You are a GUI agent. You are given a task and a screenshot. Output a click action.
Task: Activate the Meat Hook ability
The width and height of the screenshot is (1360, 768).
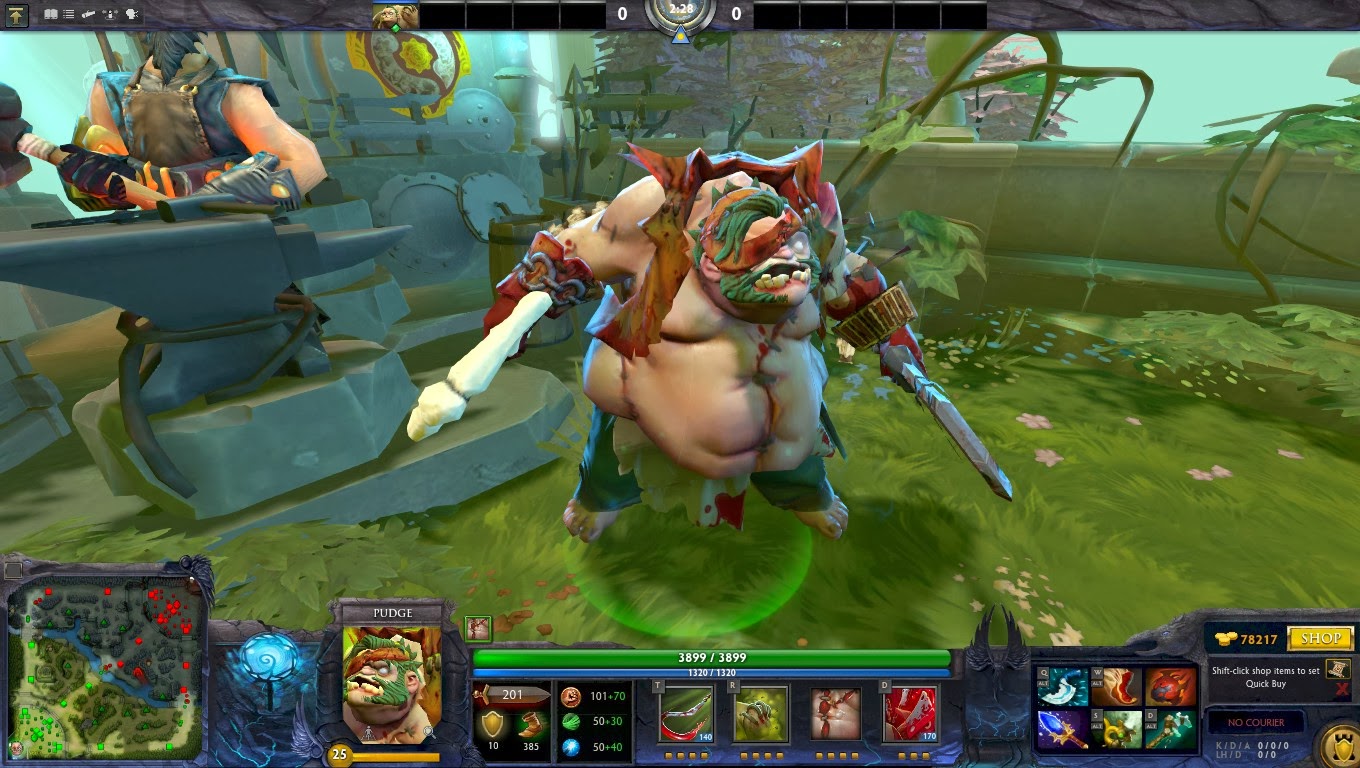tap(686, 713)
